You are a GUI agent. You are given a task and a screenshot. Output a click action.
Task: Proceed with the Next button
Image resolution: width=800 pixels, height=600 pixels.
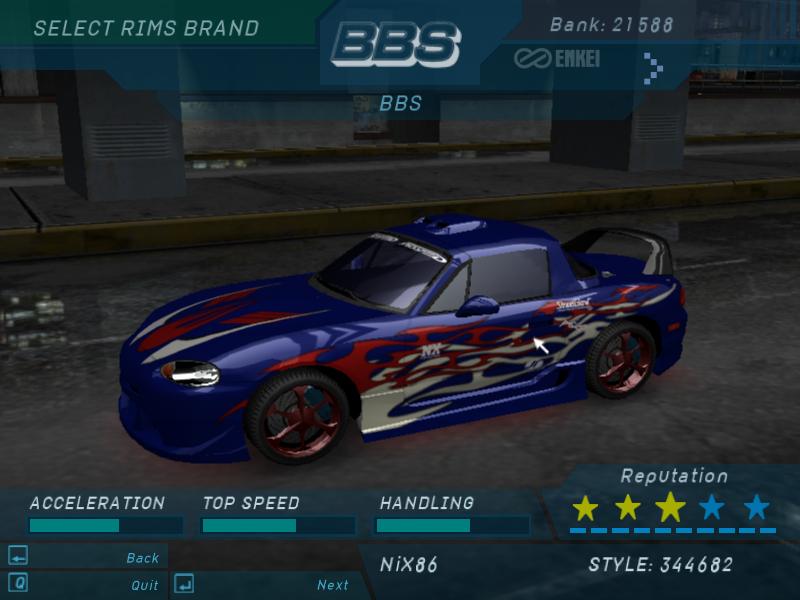(332, 585)
